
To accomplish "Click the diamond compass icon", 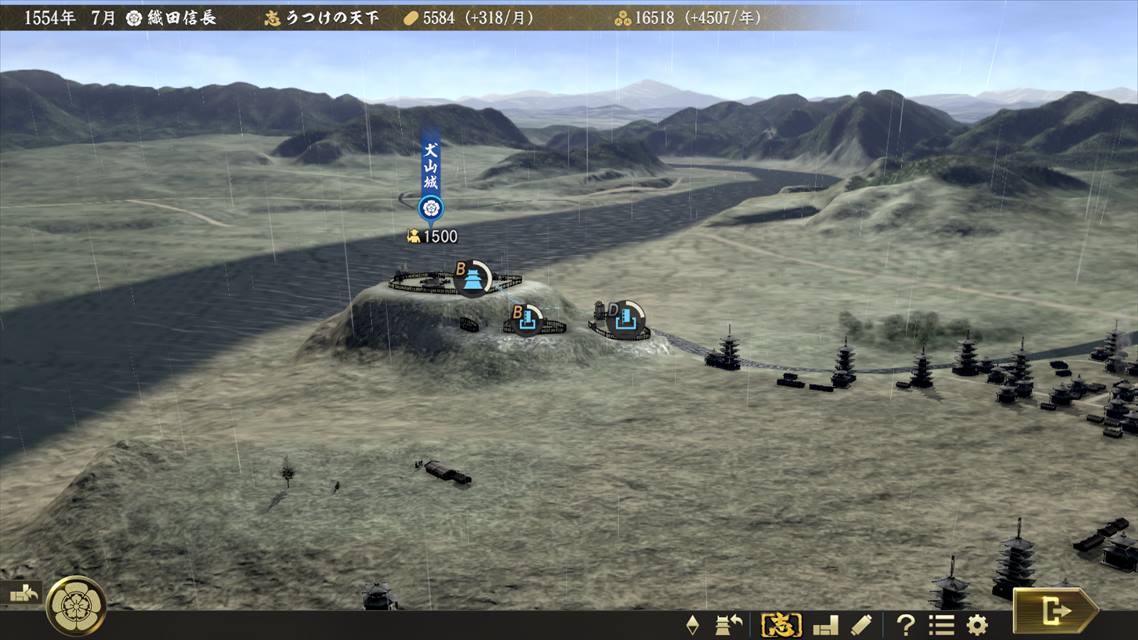I will (692, 626).
